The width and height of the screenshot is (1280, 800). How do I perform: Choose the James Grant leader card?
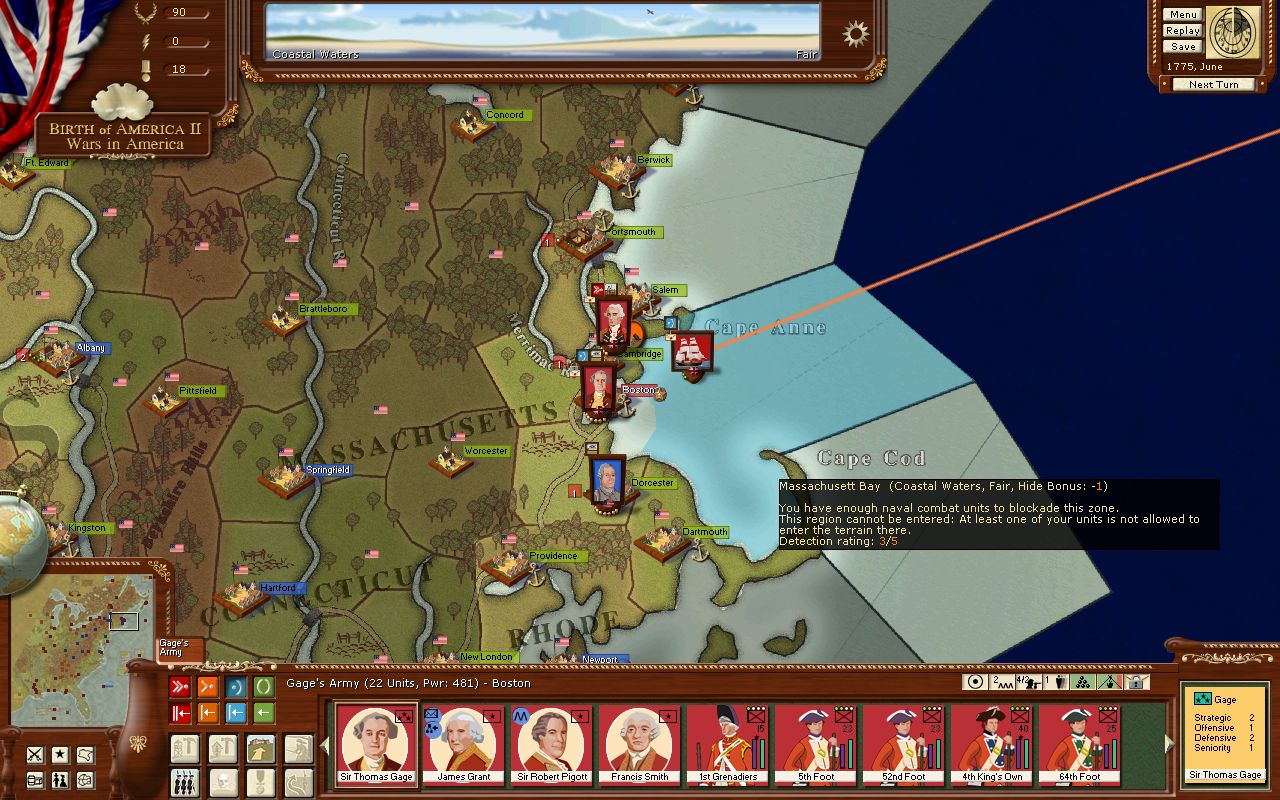[463, 745]
